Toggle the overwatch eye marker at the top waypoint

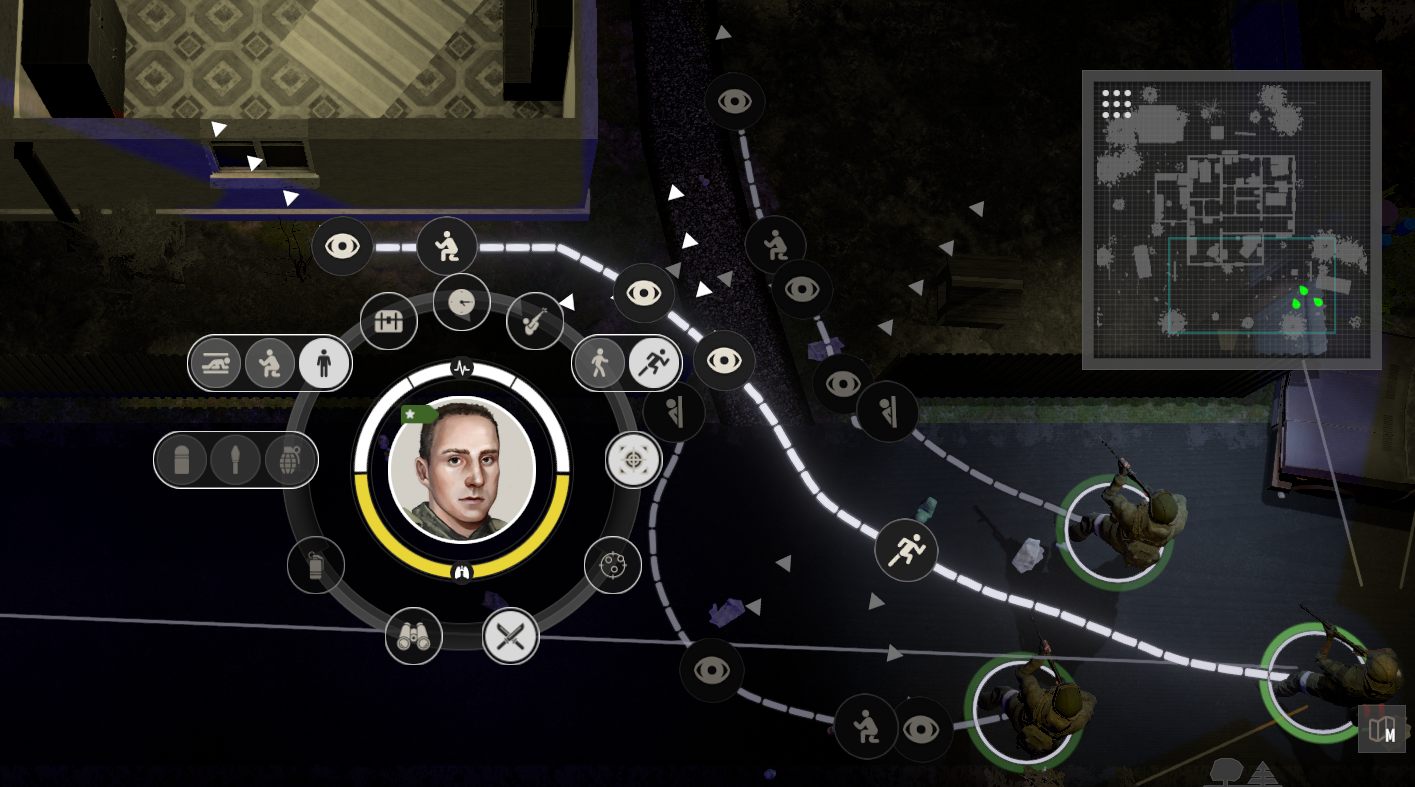737,101
